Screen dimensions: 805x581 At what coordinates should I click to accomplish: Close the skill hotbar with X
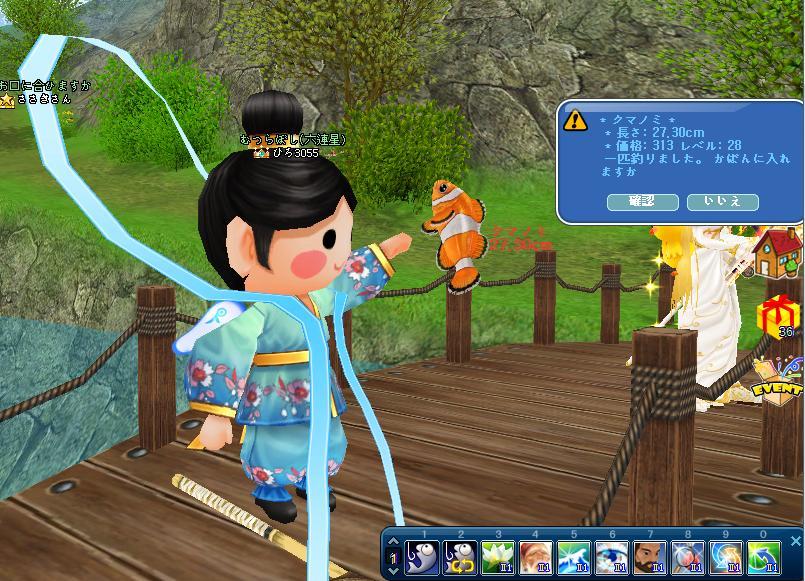[x=796, y=541]
